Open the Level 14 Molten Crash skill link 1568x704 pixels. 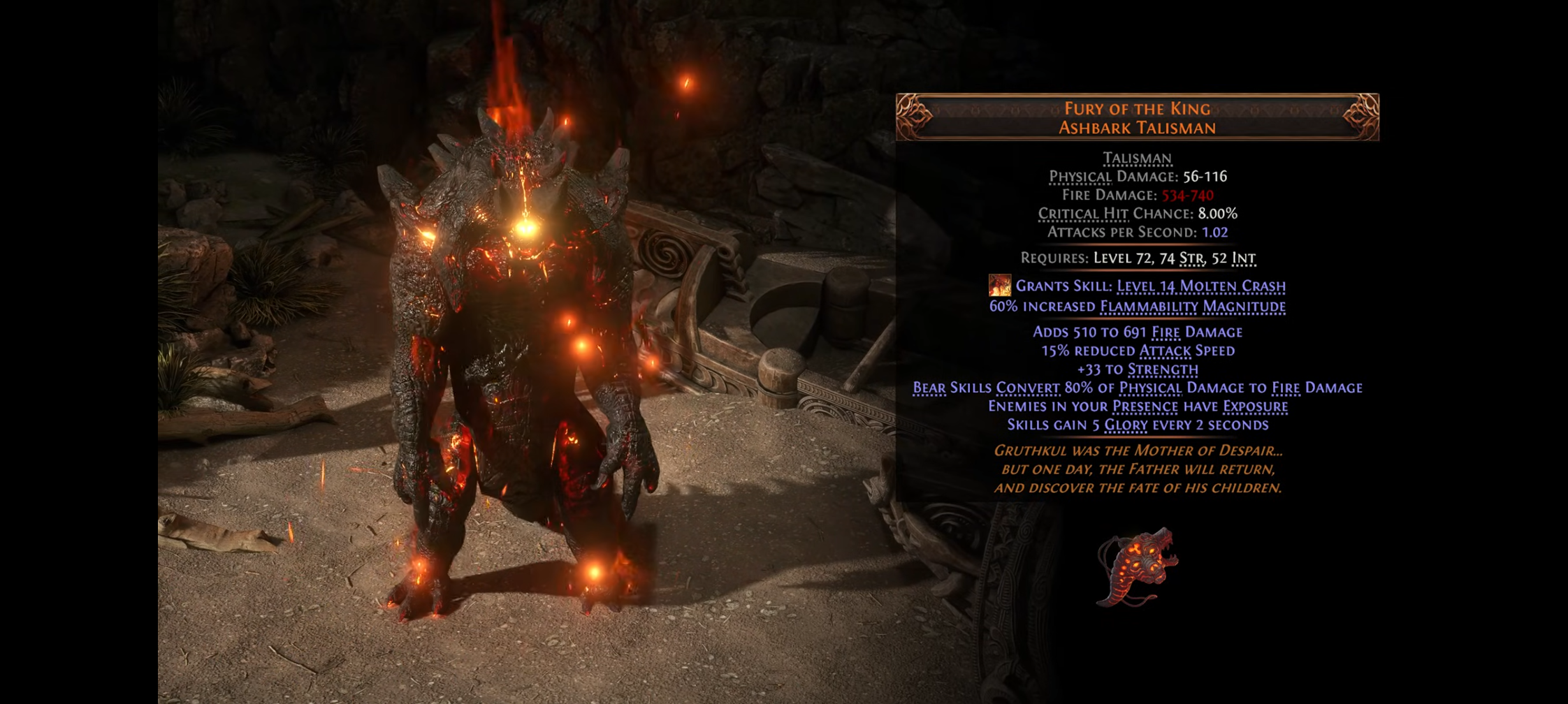1200,286
